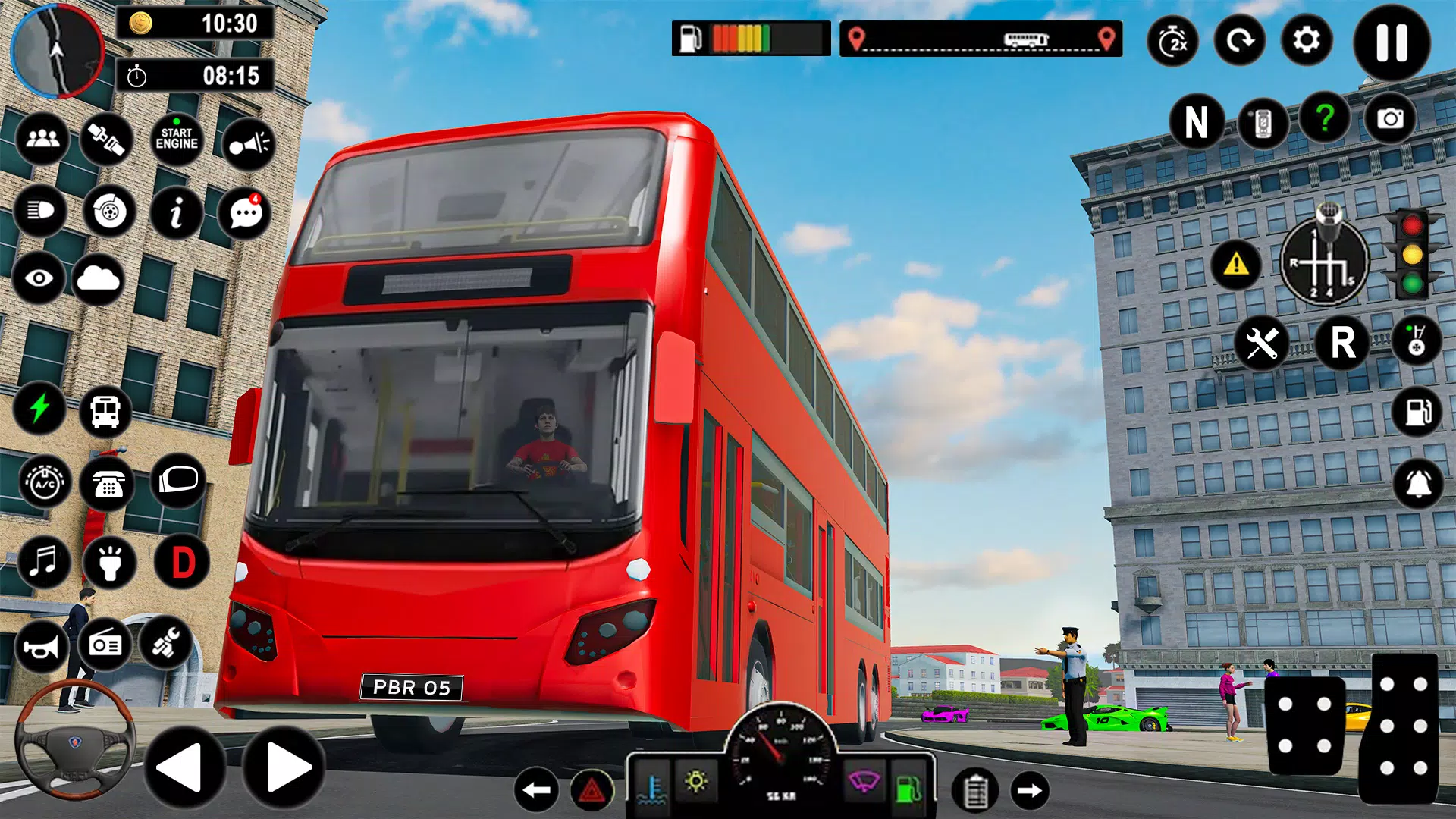
Task: Open chat messages with red badge
Action: (x=244, y=213)
